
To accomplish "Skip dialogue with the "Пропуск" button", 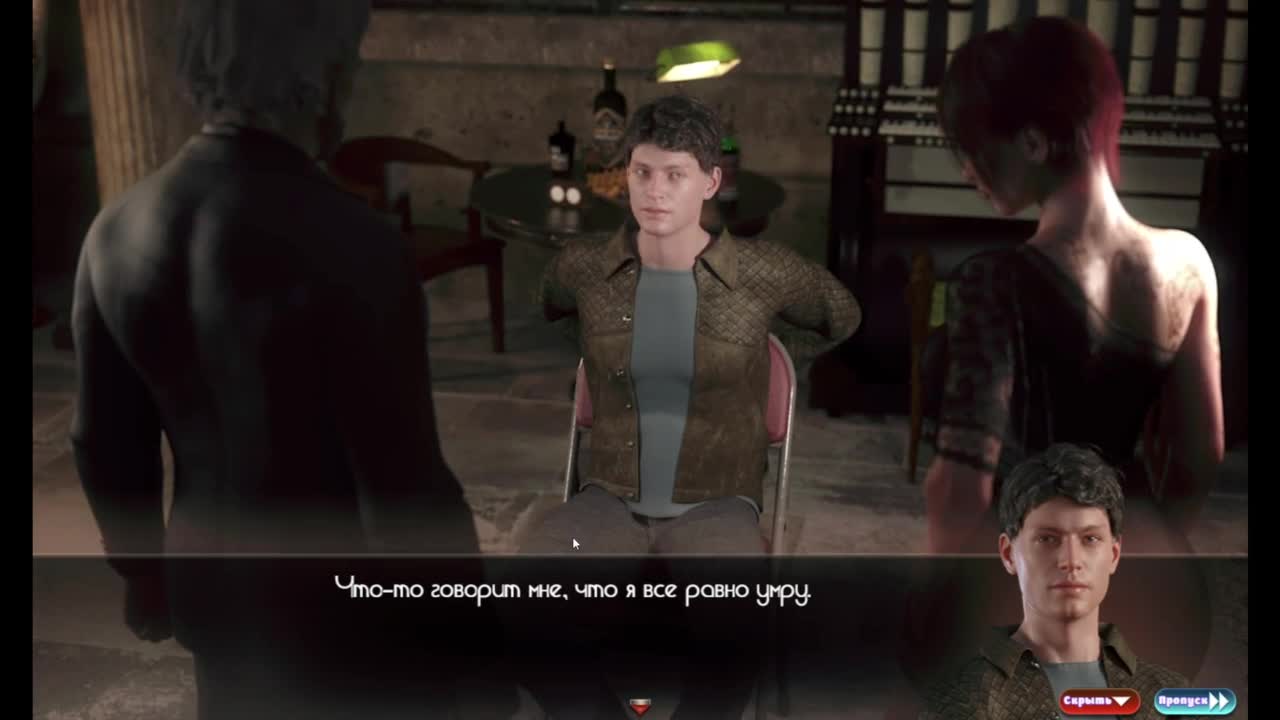I will coord(1194,701).
